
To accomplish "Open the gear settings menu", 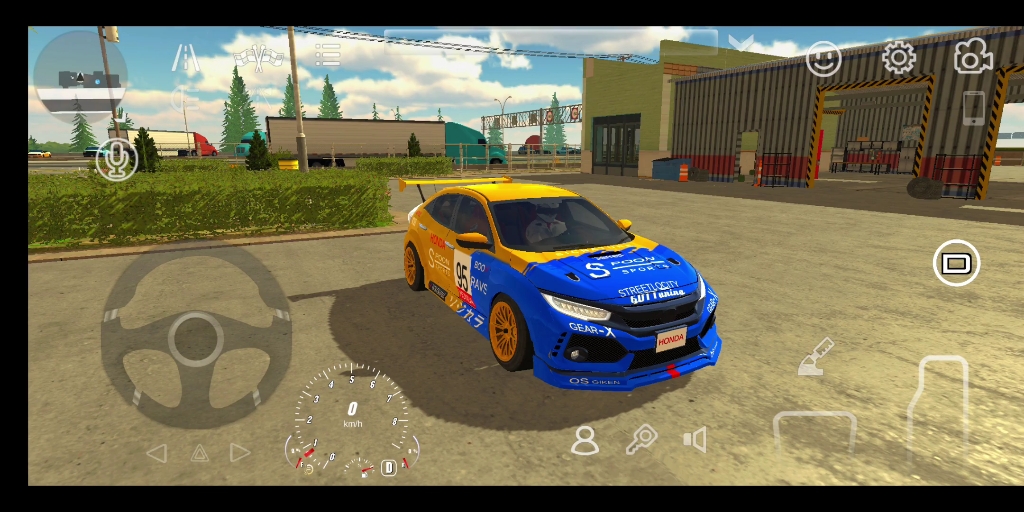I will point(898,58).
